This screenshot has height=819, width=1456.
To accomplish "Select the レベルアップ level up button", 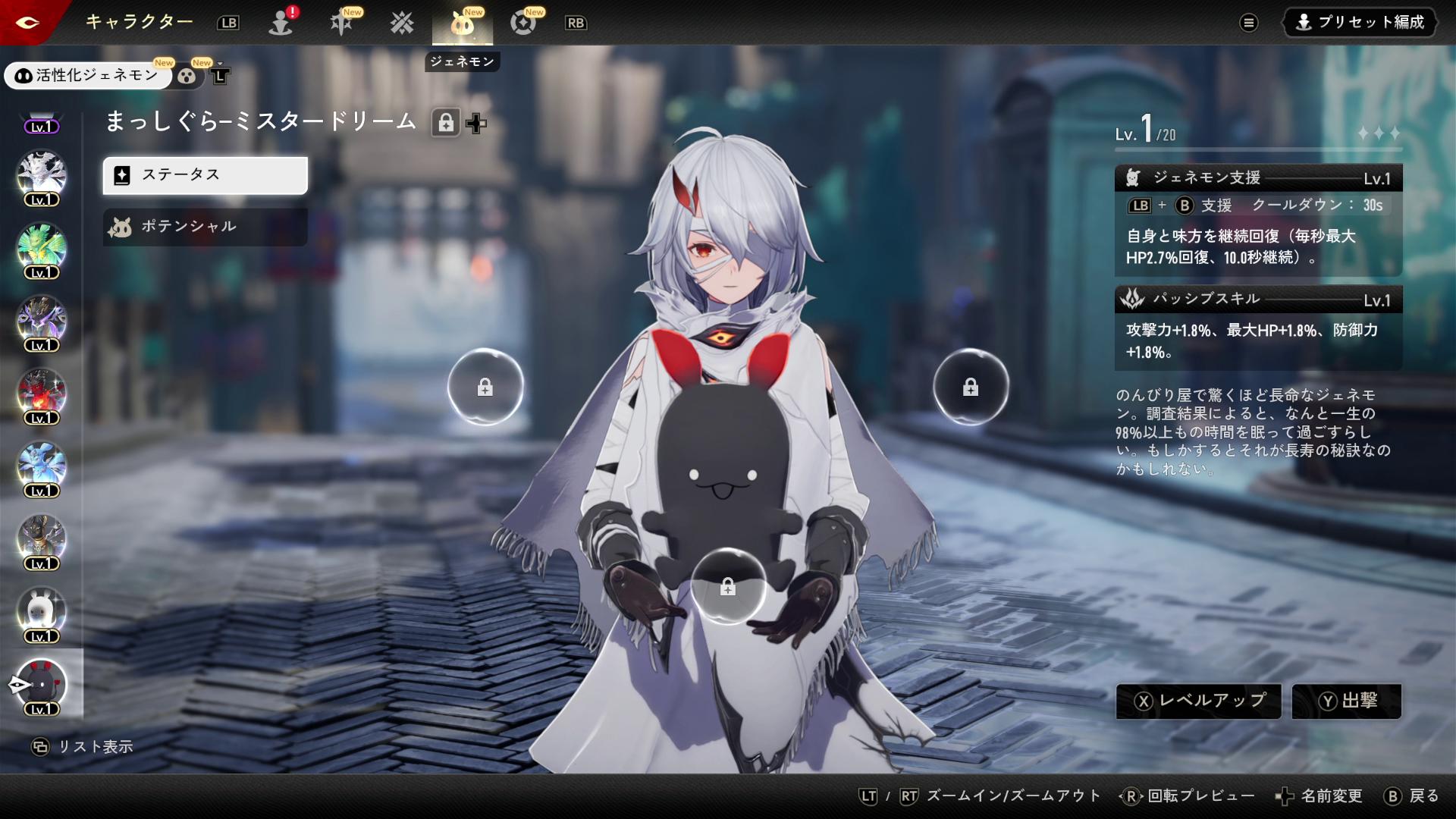I will coord(1198,701).
